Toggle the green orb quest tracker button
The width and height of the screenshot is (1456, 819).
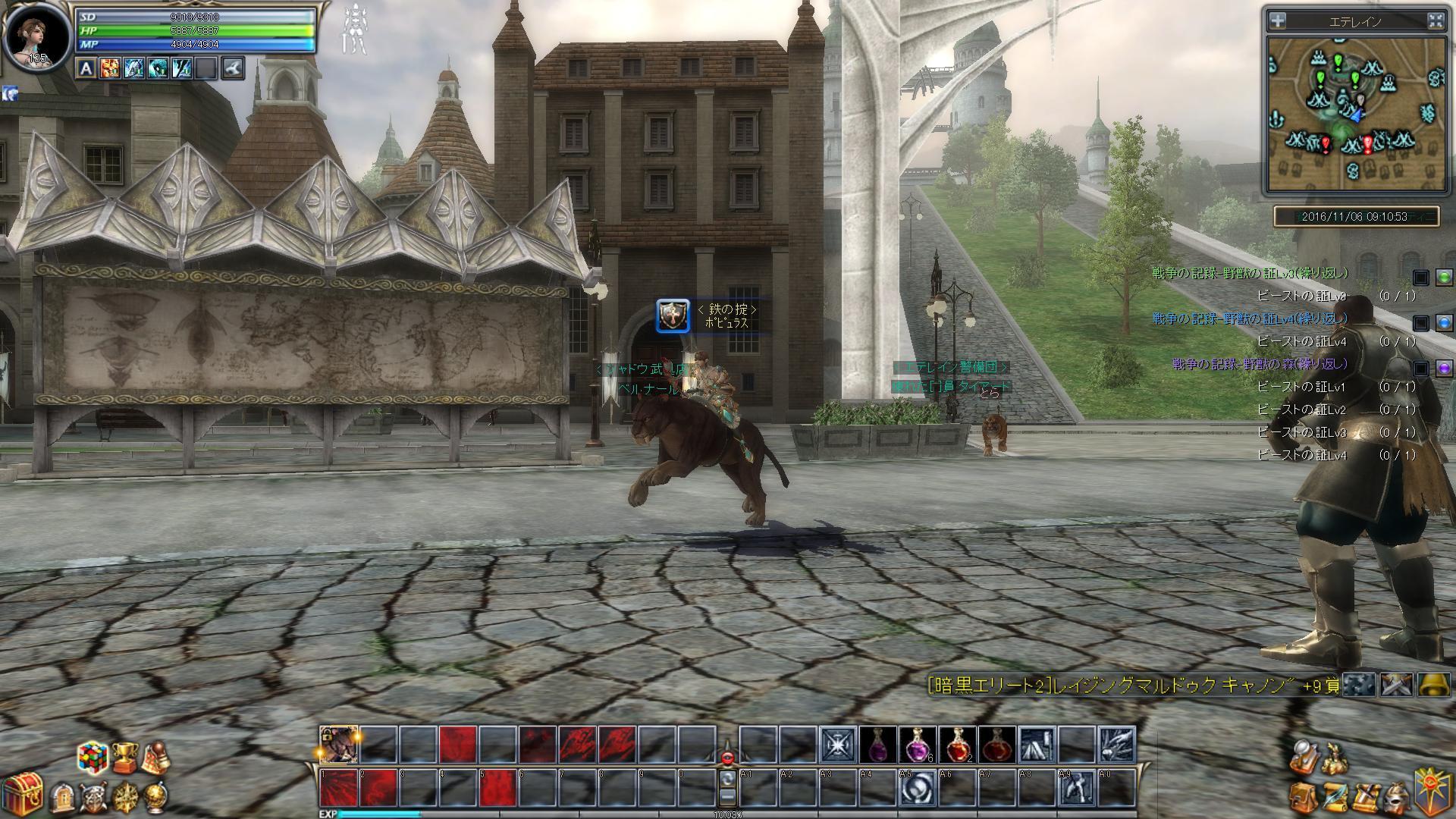click(1444, 278)
